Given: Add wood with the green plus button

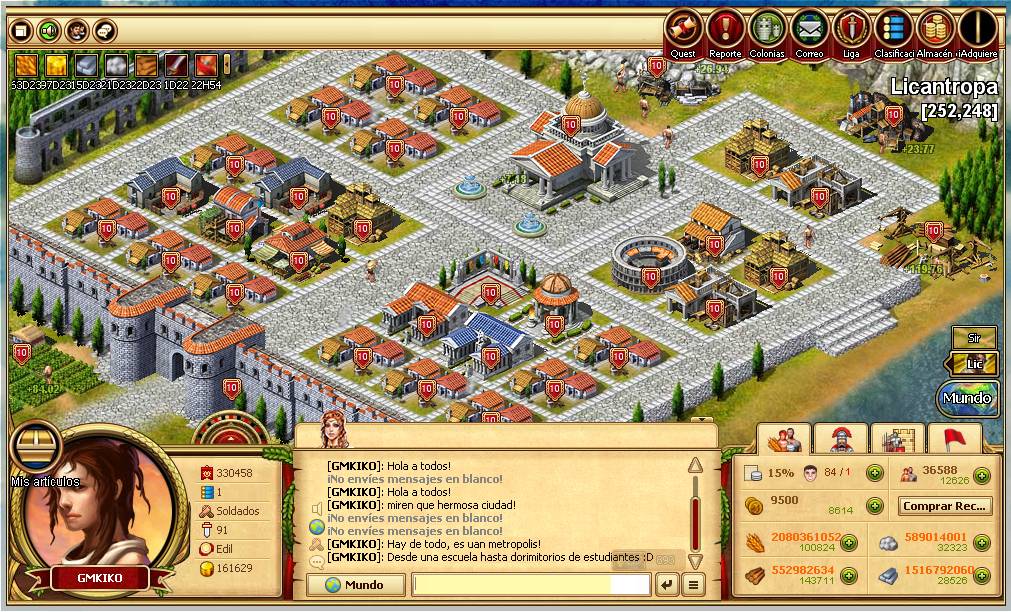Looking at the screenshot, I should pyautogui.click(x=848, y=576).
